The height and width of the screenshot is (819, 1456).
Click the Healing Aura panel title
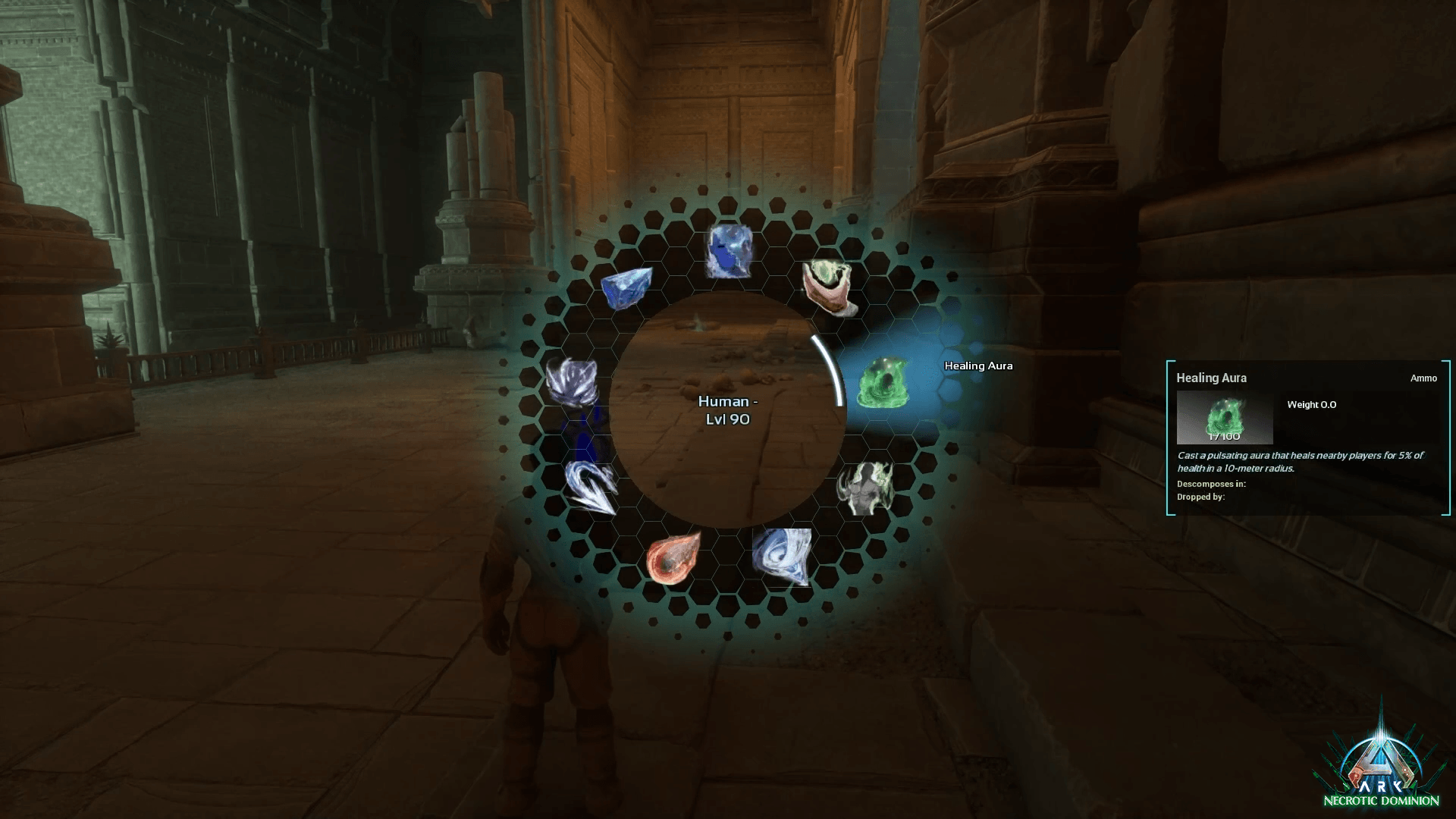coord(1211,377)
